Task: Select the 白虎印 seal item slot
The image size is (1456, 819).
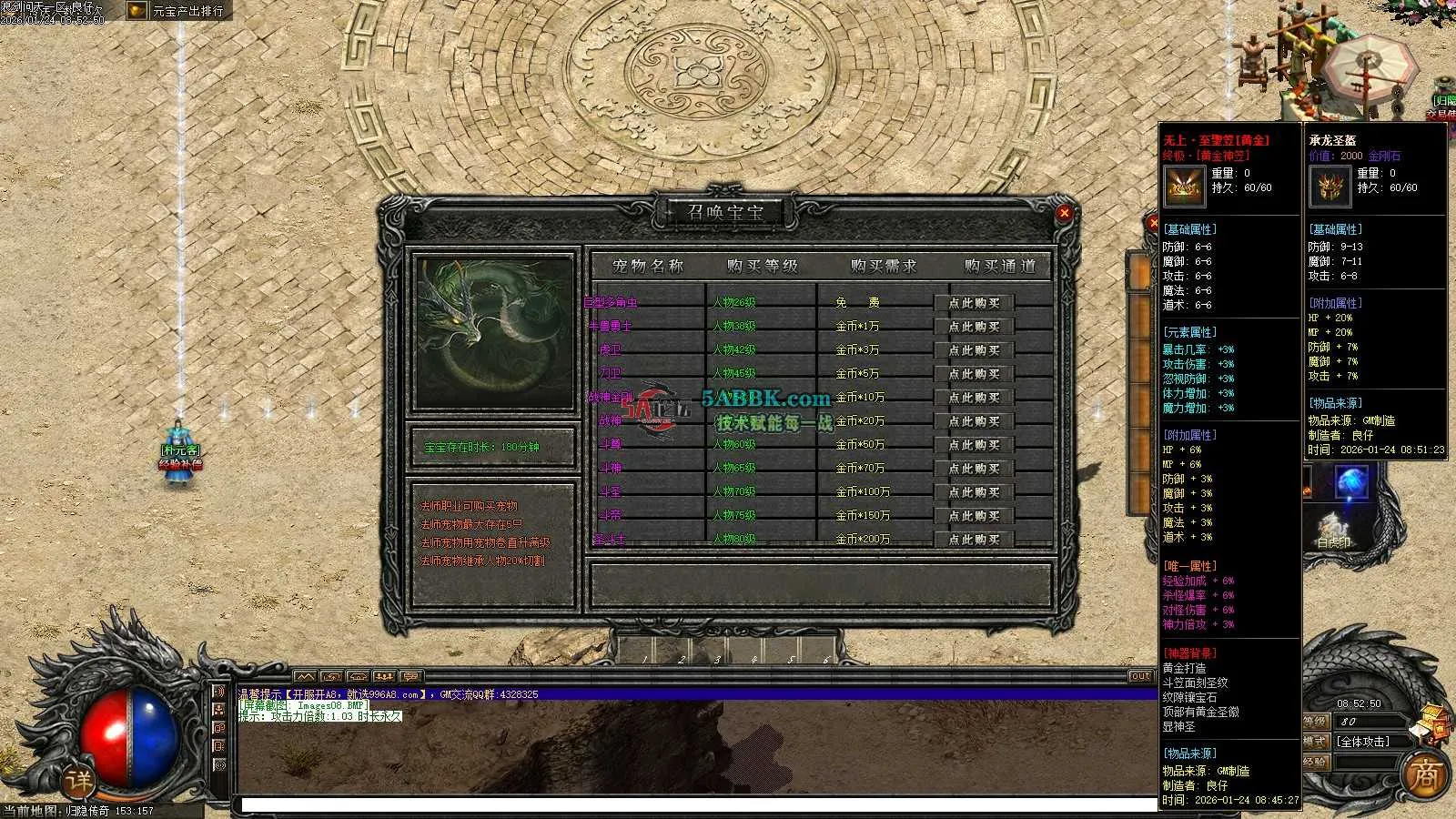Action: (x=1334, y=528)
